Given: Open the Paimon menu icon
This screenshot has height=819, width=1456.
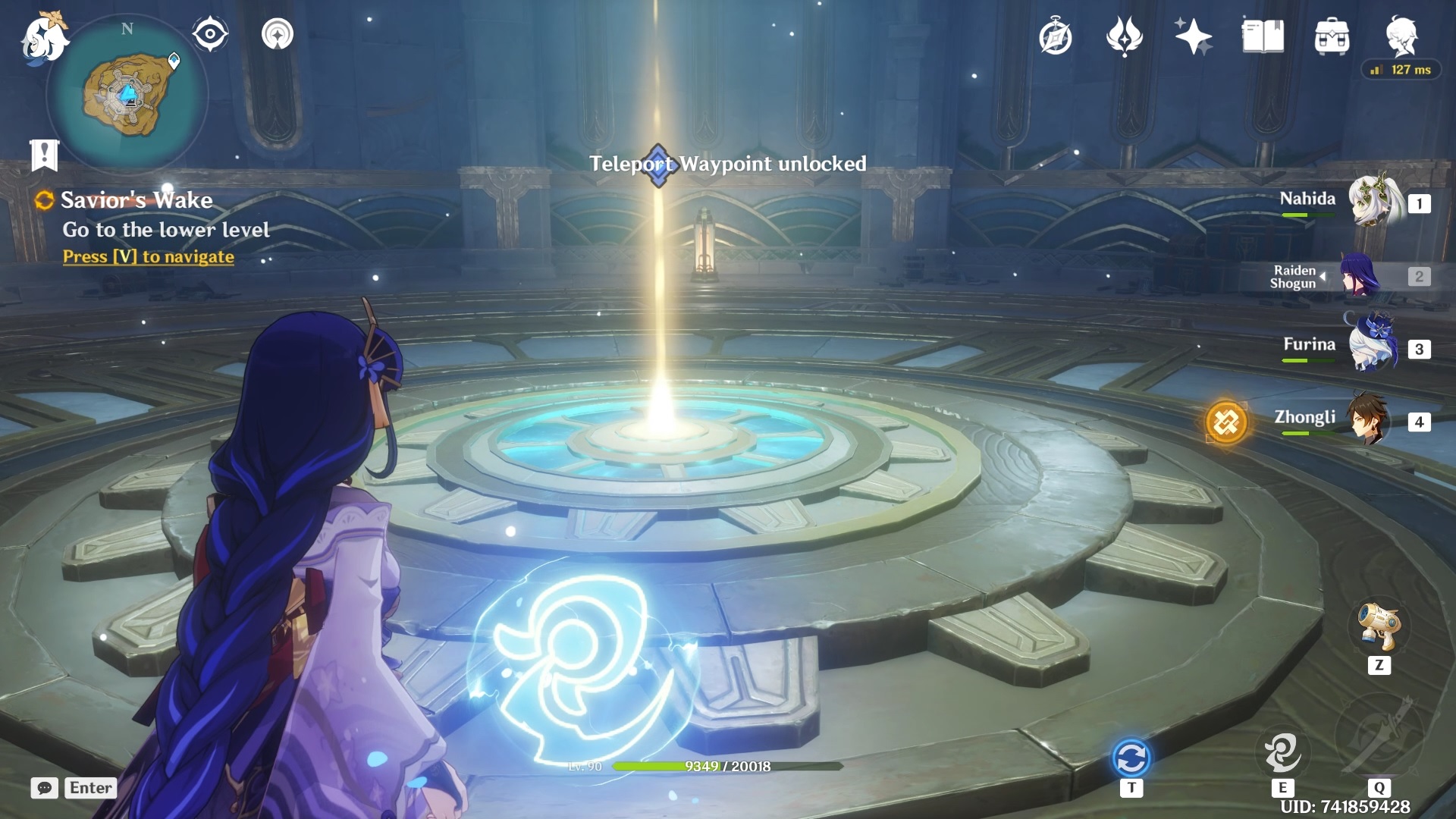Looking at the screenshot, I should [x=44, y=38].
